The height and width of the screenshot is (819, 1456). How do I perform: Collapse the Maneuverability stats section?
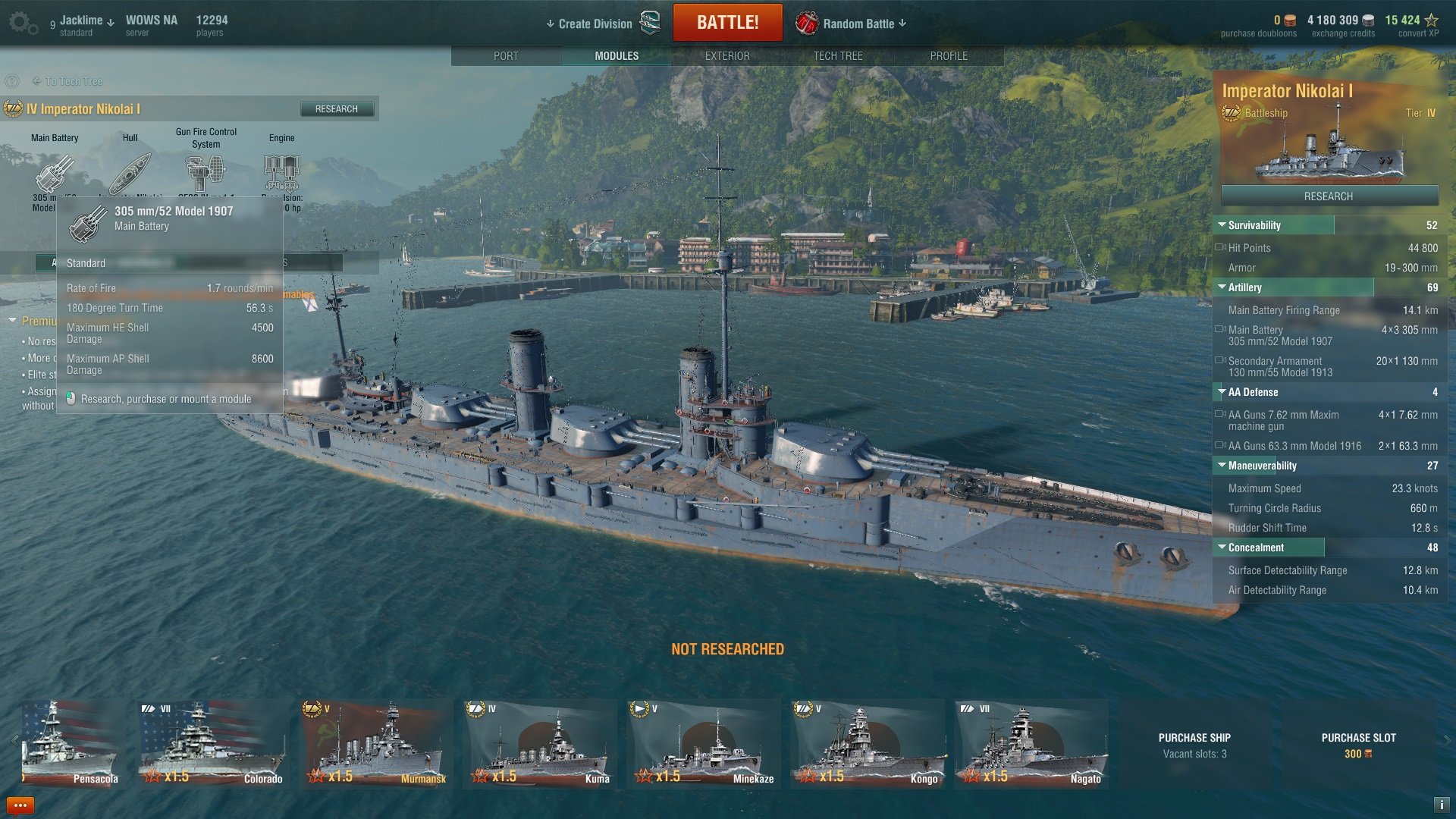(x=1222, y=466)
